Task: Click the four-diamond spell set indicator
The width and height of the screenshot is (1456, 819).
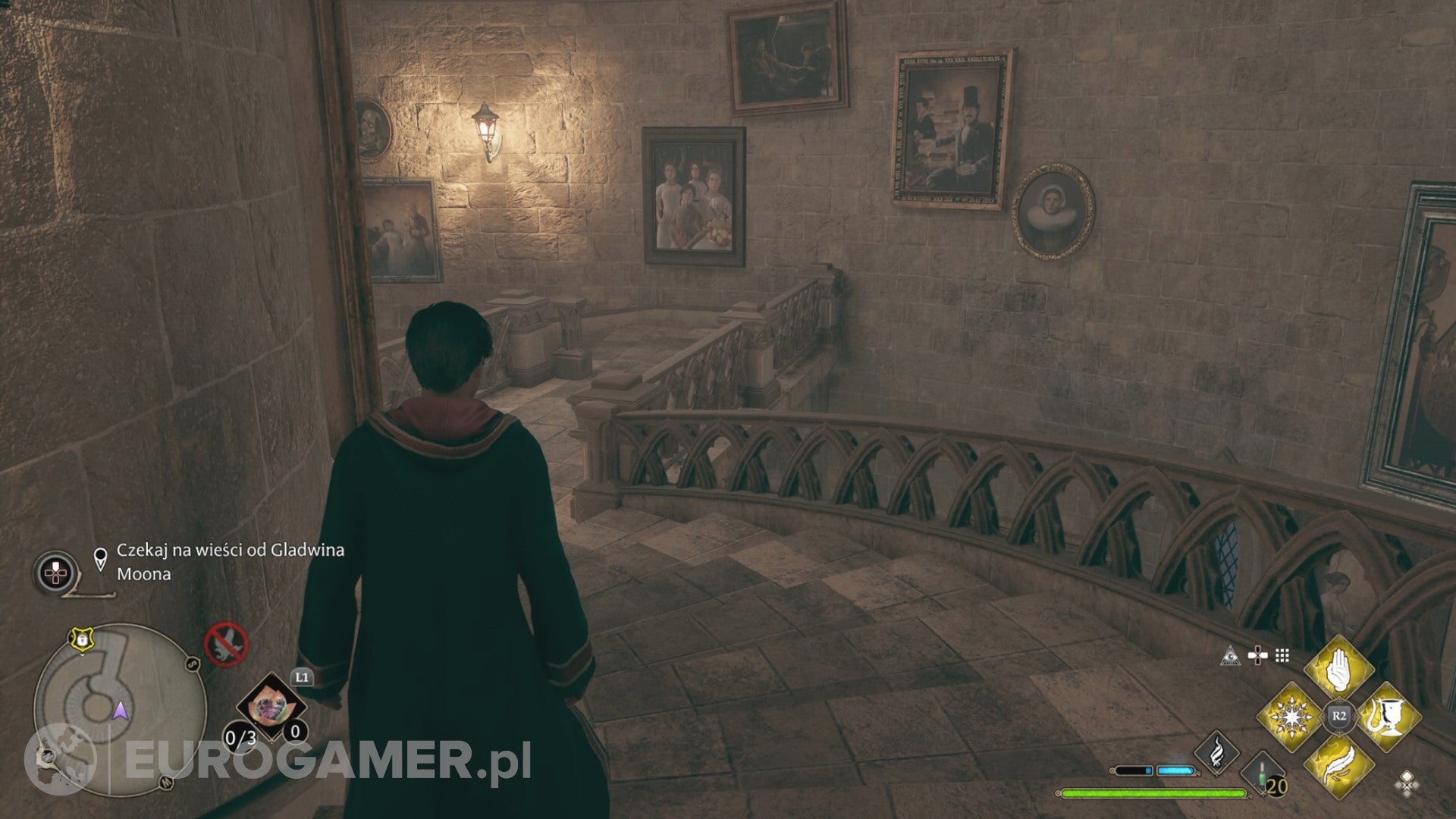Action: [x=1406, y=783]
